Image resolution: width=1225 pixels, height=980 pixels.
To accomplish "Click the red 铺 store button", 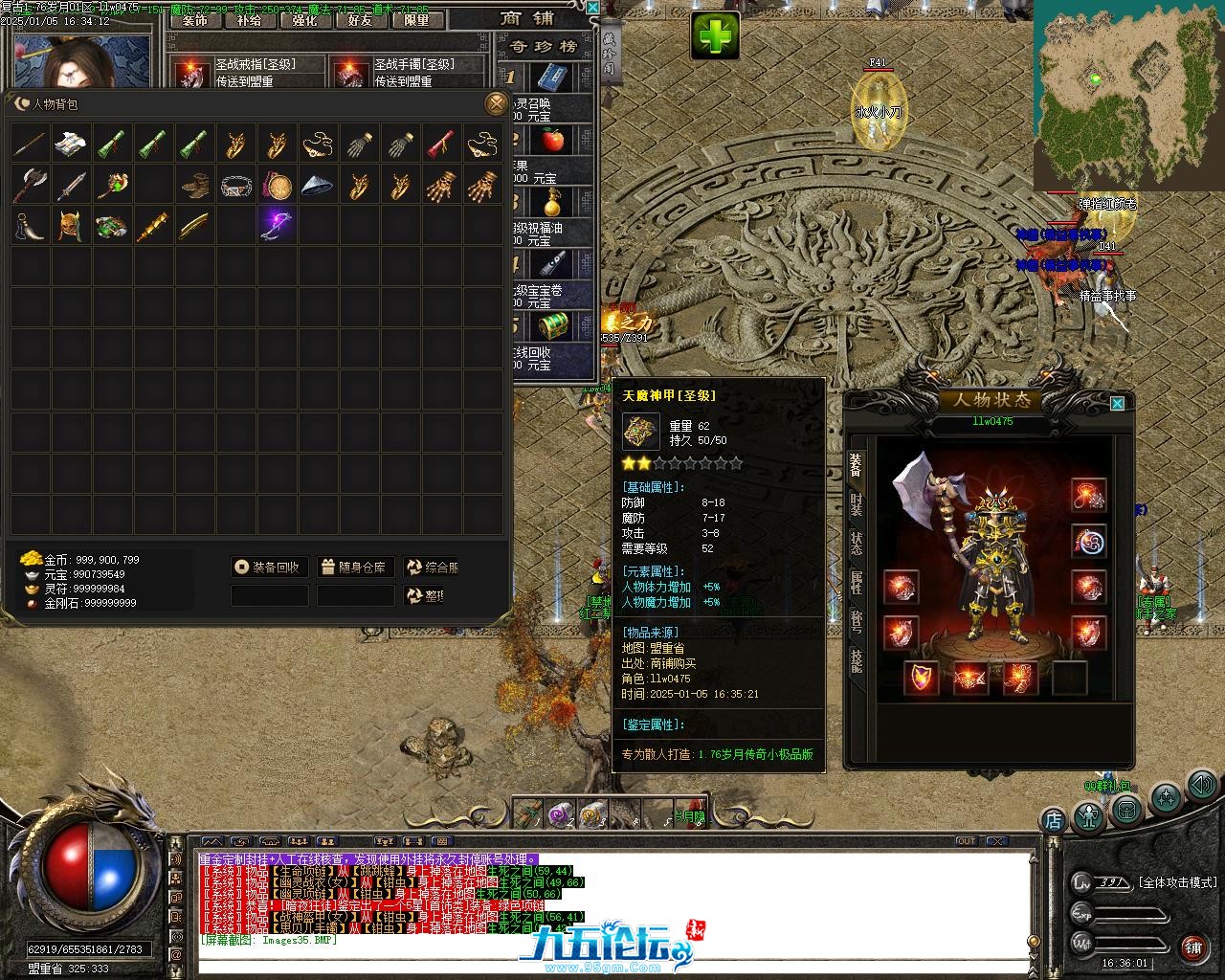I will click(x=1192, y=947).
